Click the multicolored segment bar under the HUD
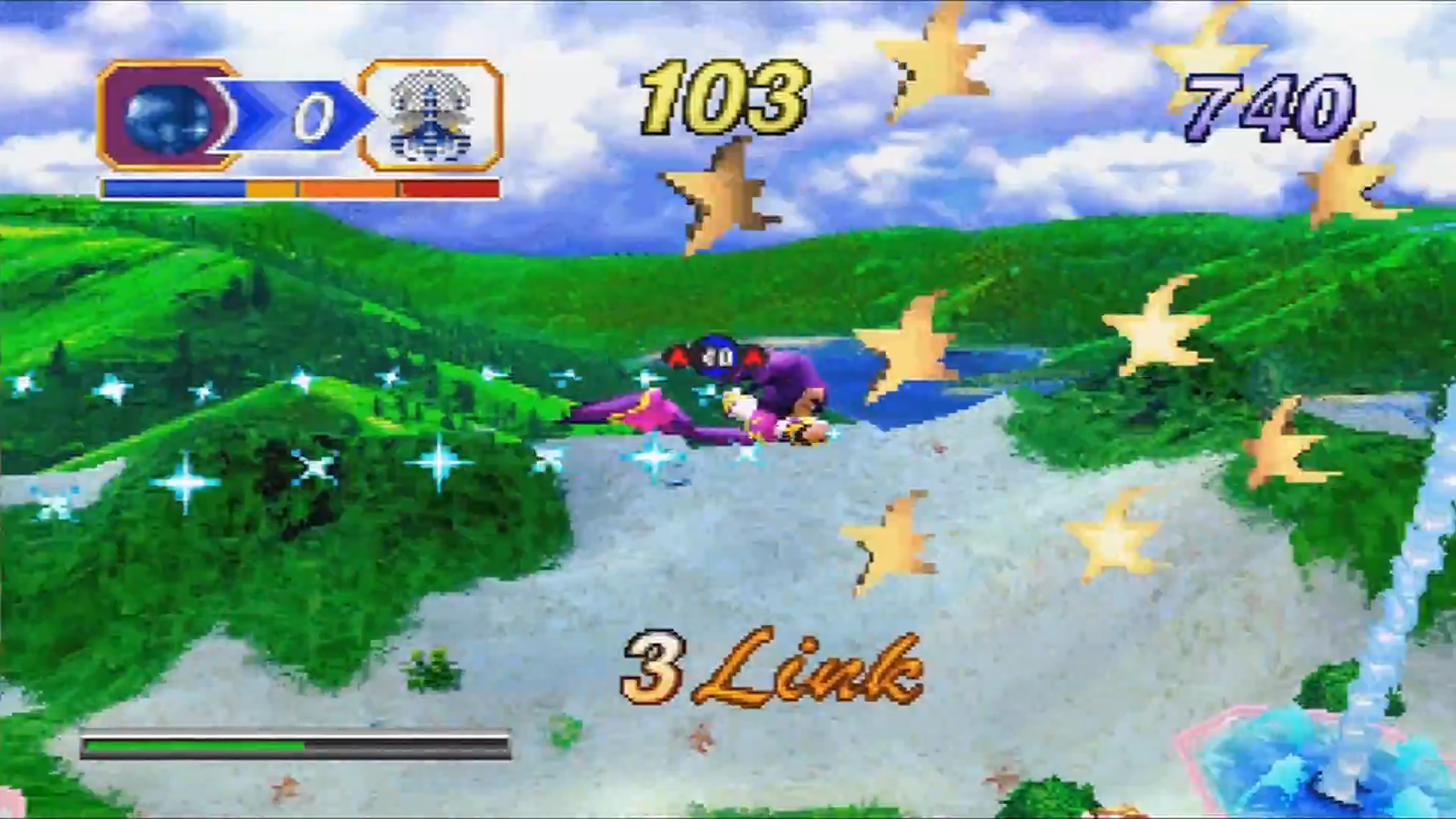This screenshot has height=819, width=1456. click(300, 186)
